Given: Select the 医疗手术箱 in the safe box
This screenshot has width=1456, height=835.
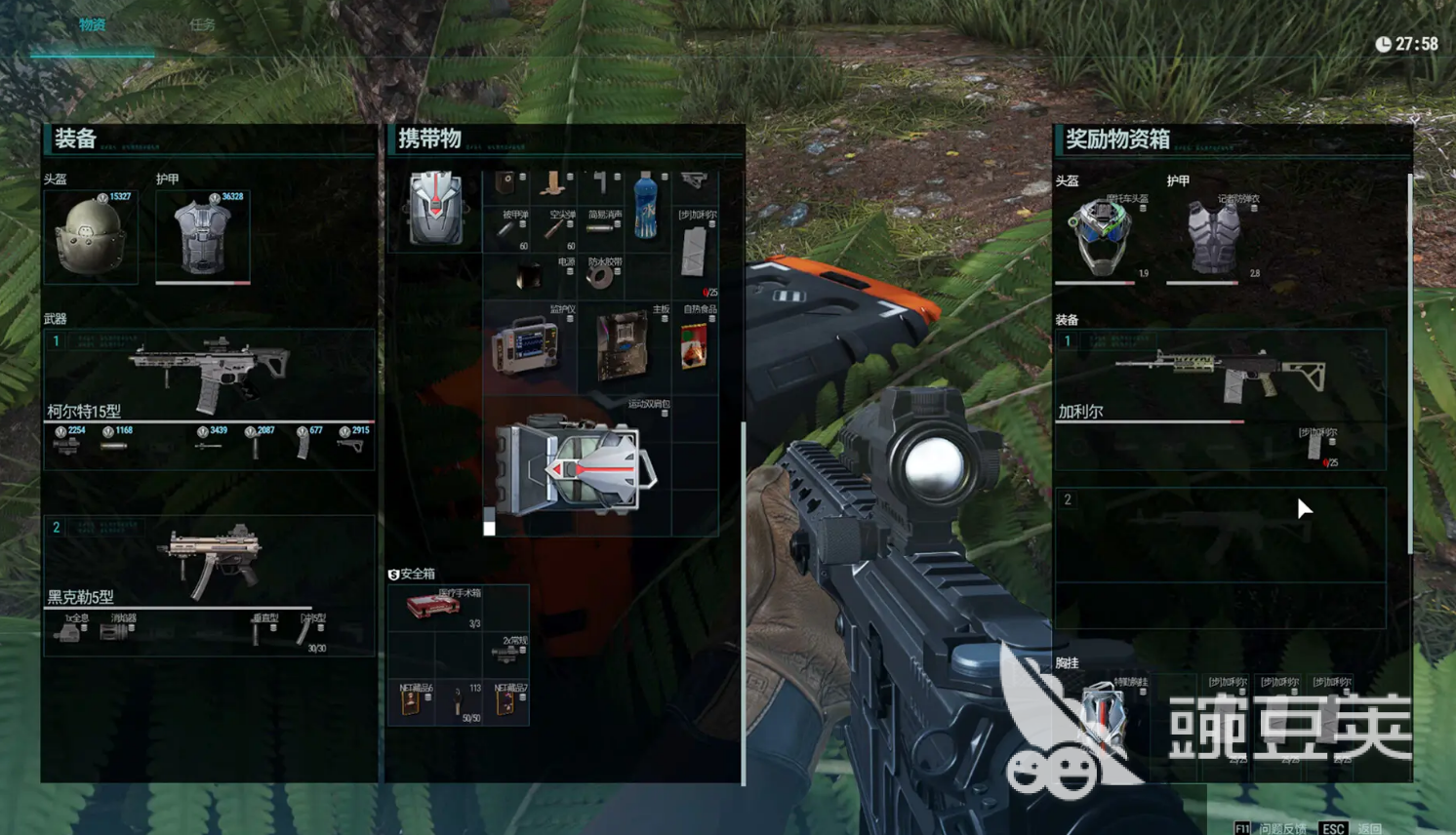Looking at the screenshot, I should pos(434,607).
